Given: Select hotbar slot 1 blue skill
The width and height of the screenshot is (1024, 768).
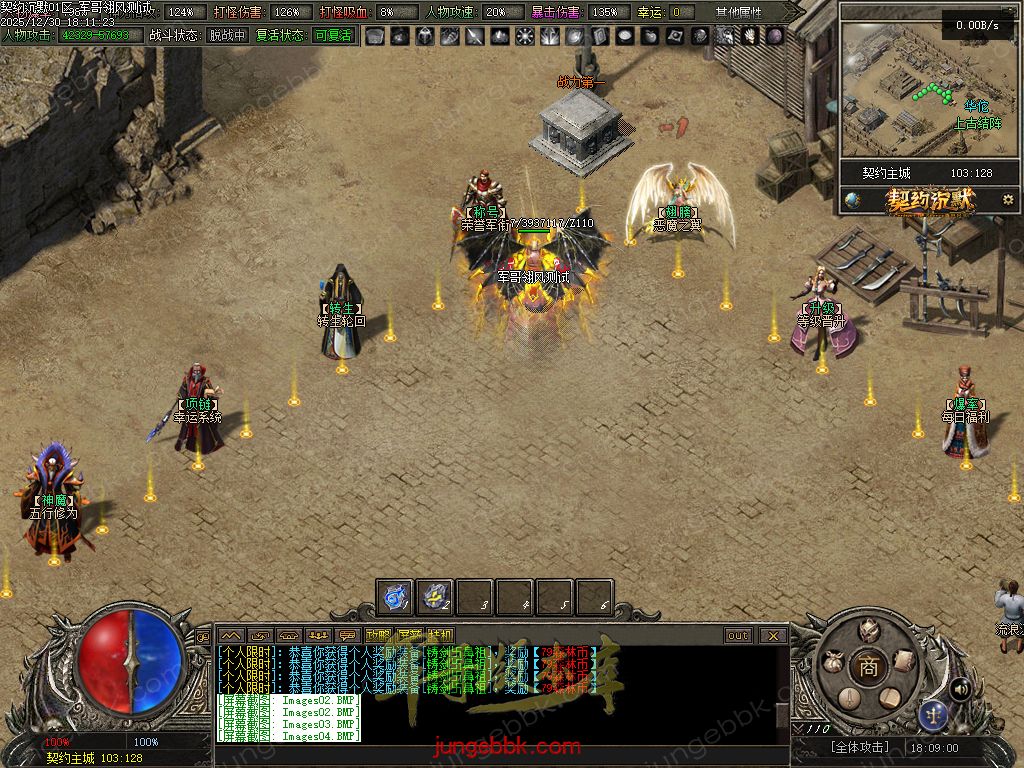Looking at the screenshot, I should point(395,598).
